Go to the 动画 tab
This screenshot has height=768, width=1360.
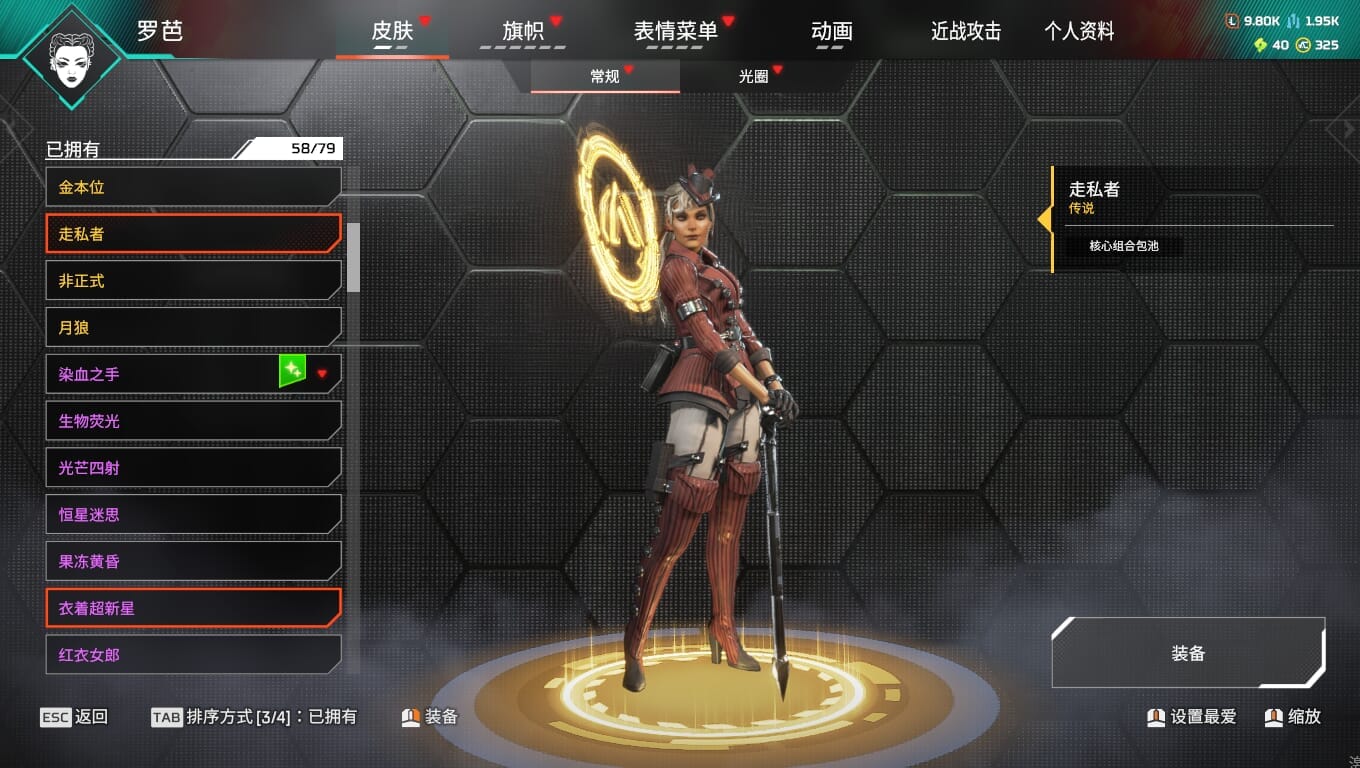pos(832,31)
